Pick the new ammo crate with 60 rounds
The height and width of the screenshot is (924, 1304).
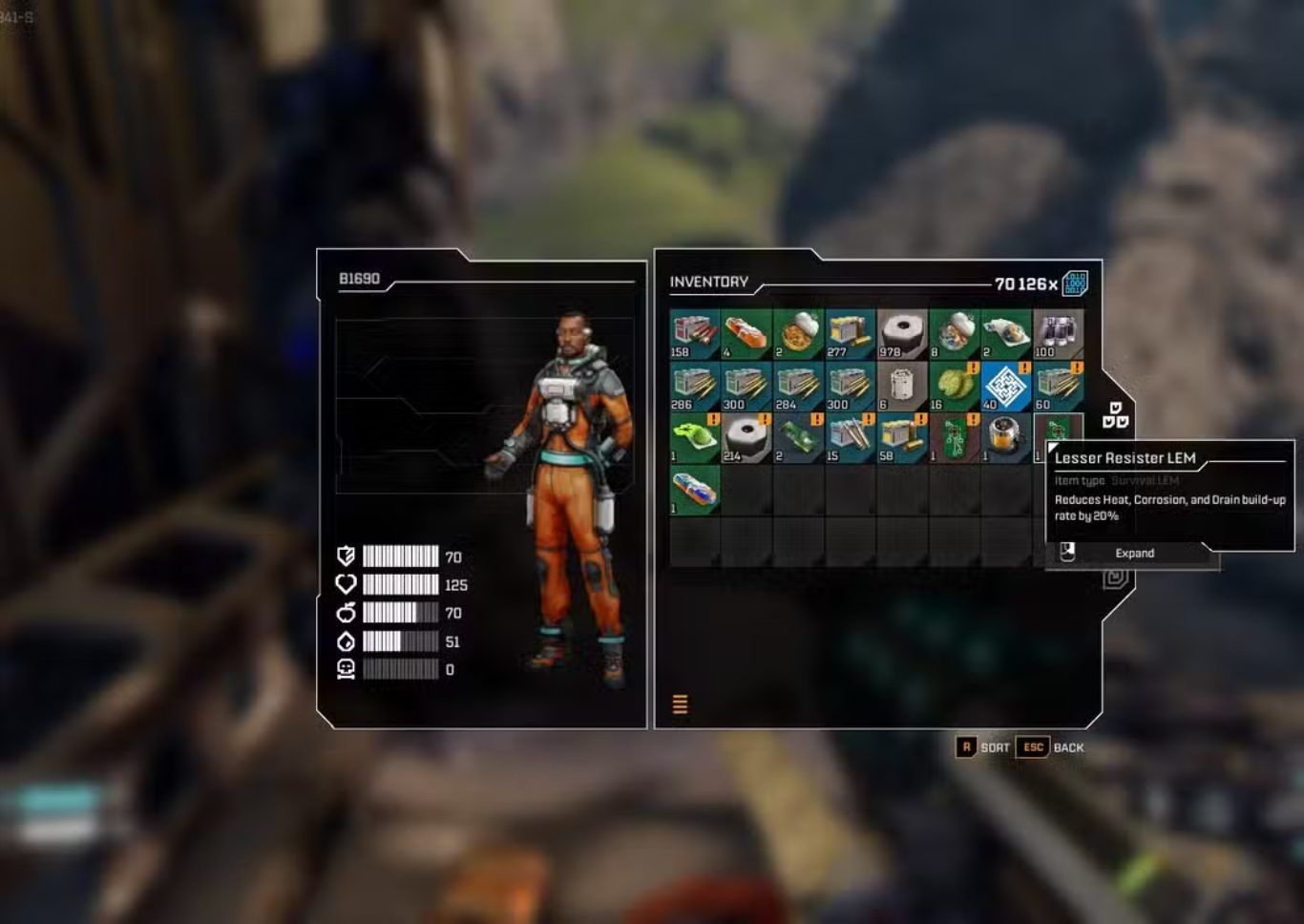(x=1058, y=387)
